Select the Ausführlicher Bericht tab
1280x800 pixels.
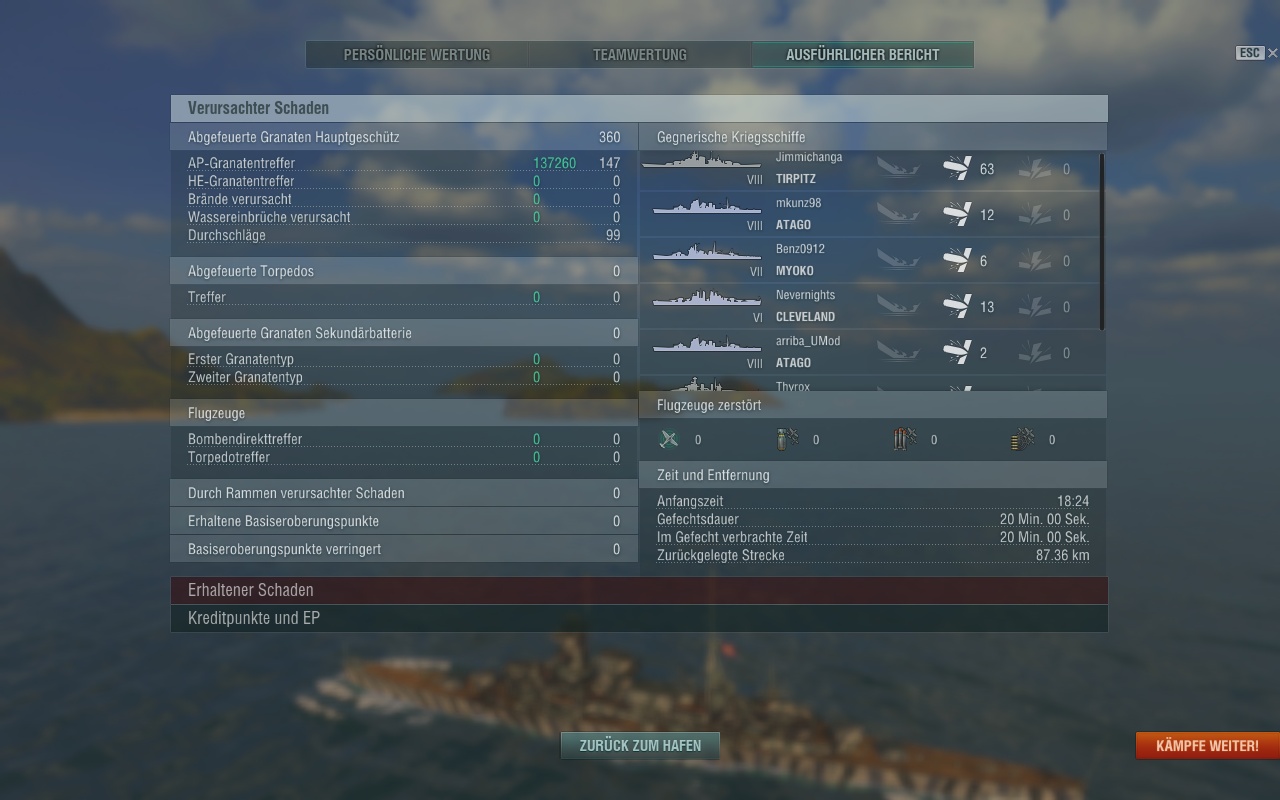coord(862,55)
